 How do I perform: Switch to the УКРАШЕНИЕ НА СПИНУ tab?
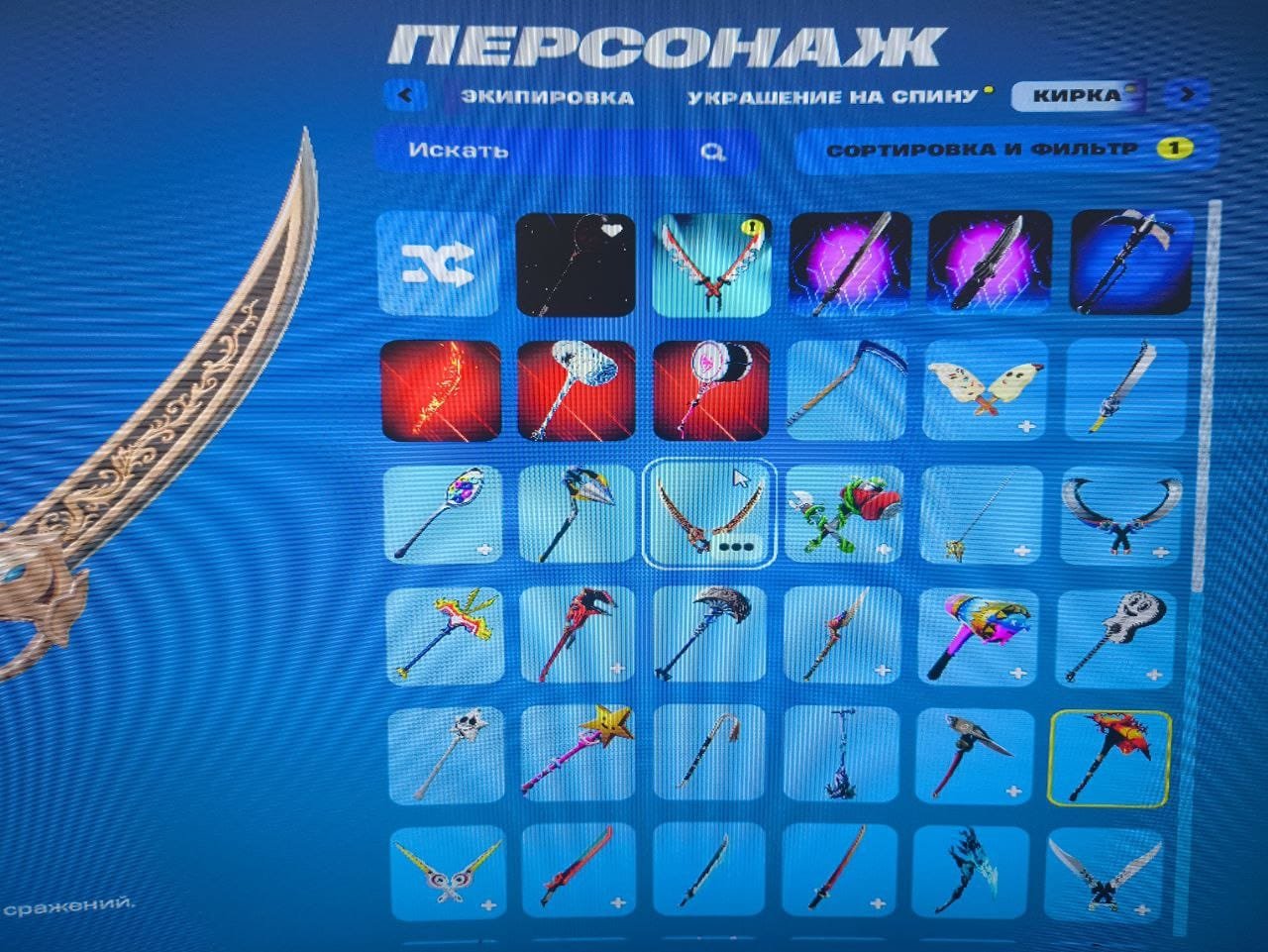tap(830, 95)
